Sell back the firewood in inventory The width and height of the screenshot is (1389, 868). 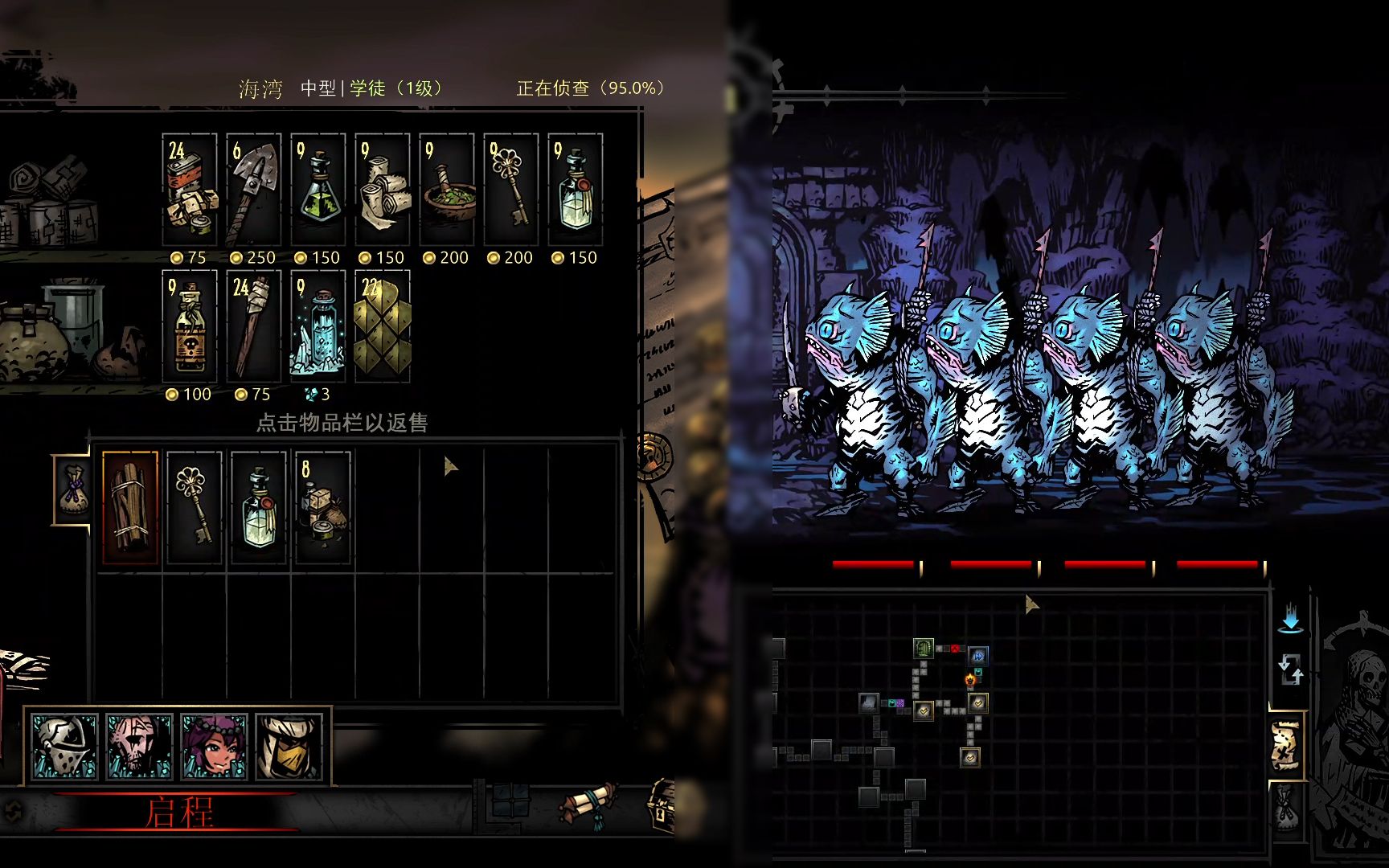coord(130,508)
